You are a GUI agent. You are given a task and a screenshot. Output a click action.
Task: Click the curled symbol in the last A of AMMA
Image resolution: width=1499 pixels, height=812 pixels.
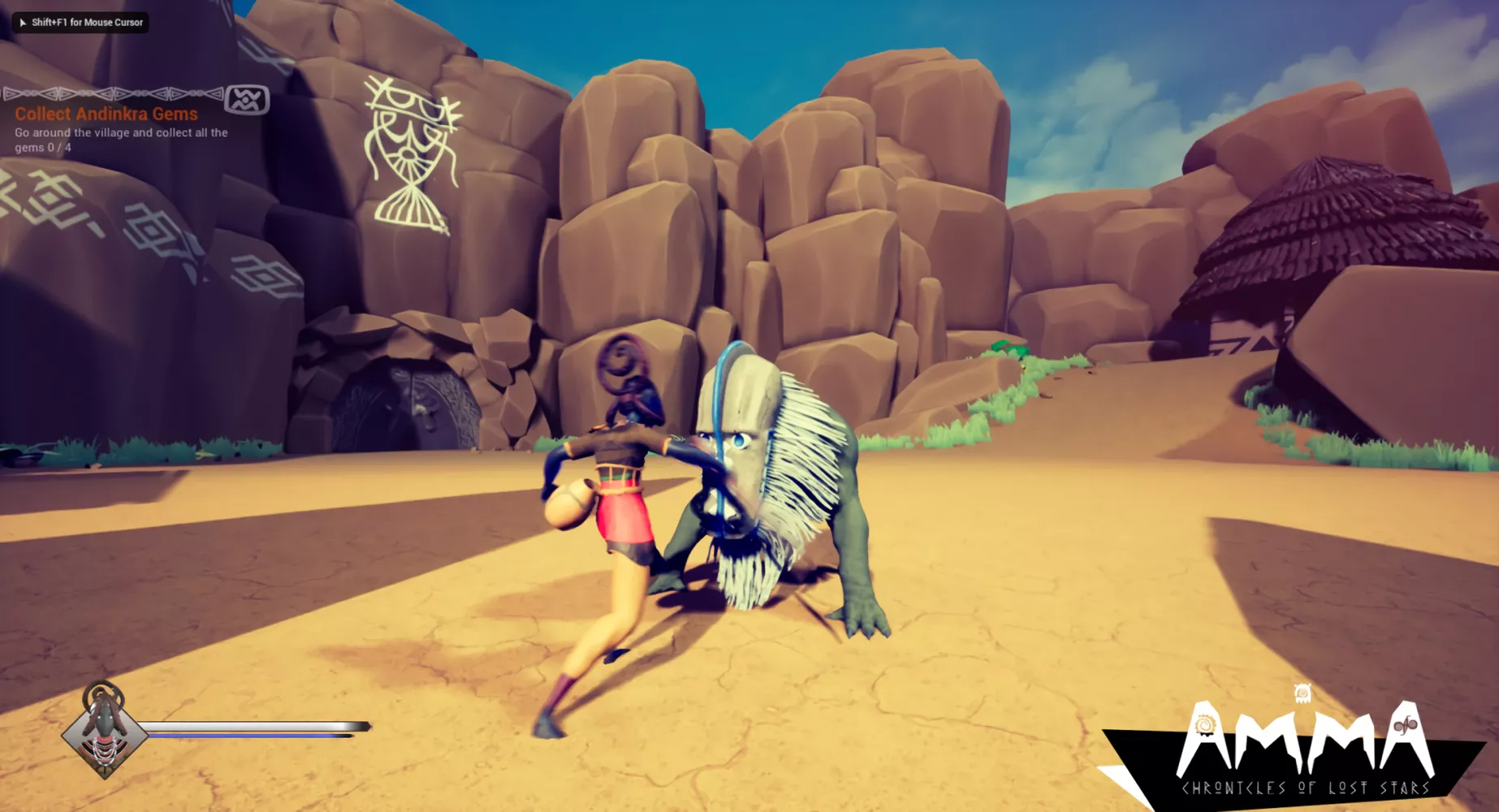tap(1404, 724)
